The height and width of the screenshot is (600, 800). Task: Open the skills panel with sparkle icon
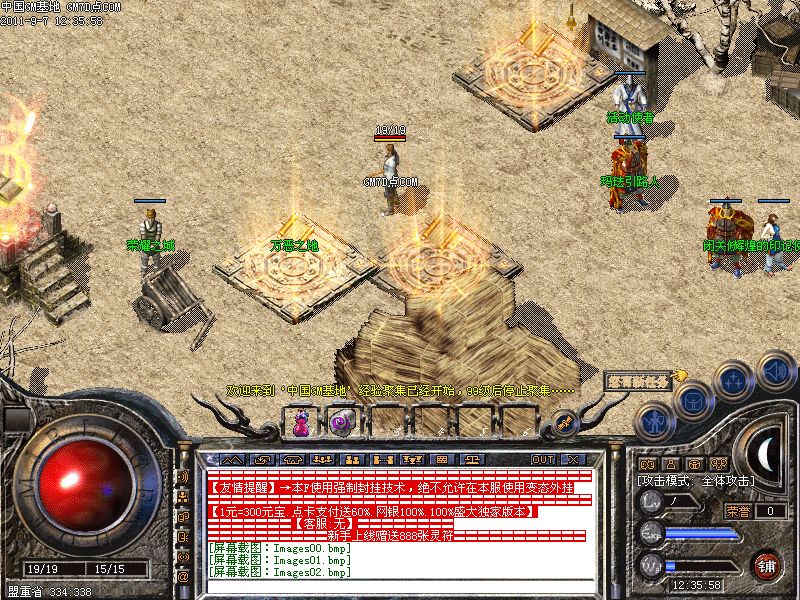tap(733, 381)
